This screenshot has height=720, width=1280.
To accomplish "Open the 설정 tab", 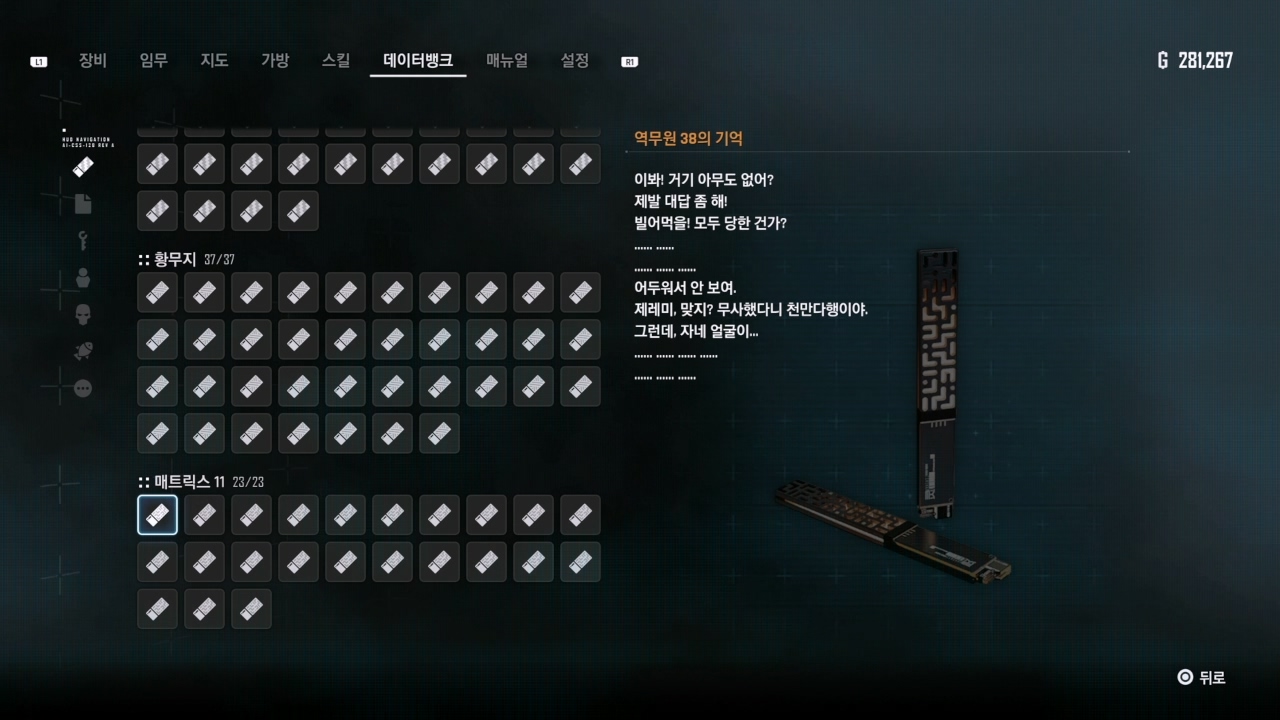I will tap(575, 60).
